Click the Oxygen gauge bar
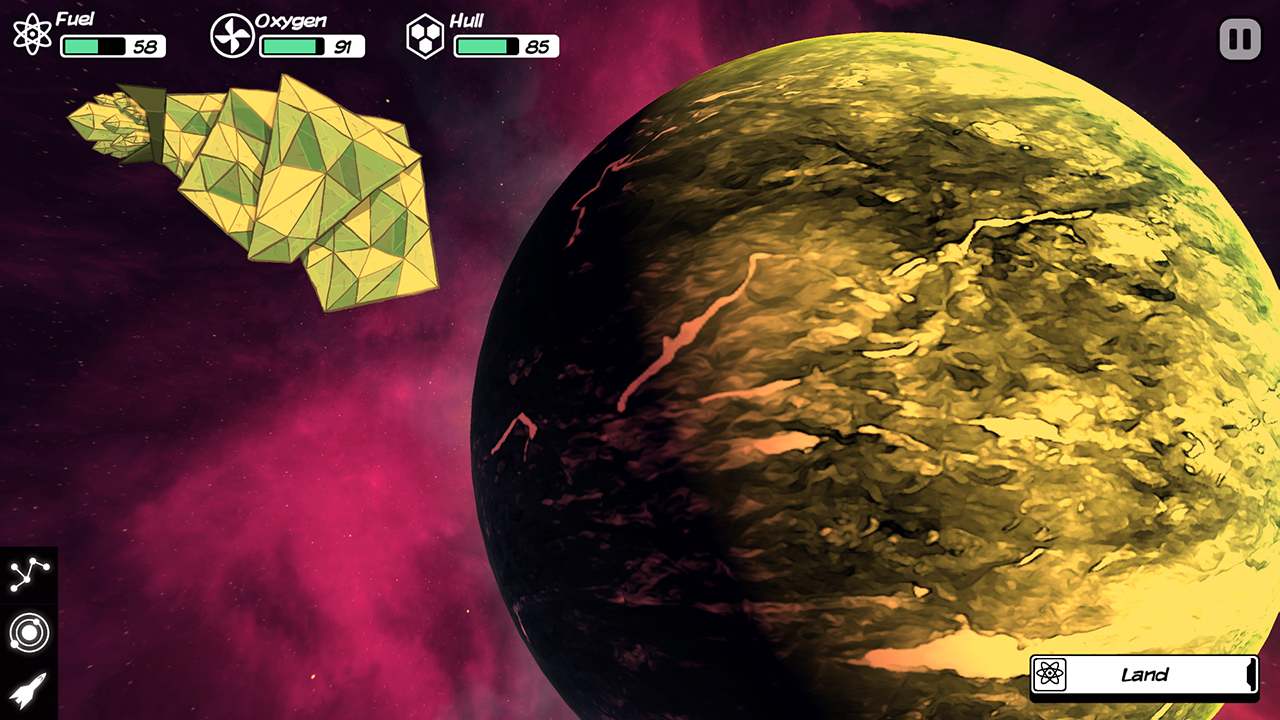 (x=291, y=45)
